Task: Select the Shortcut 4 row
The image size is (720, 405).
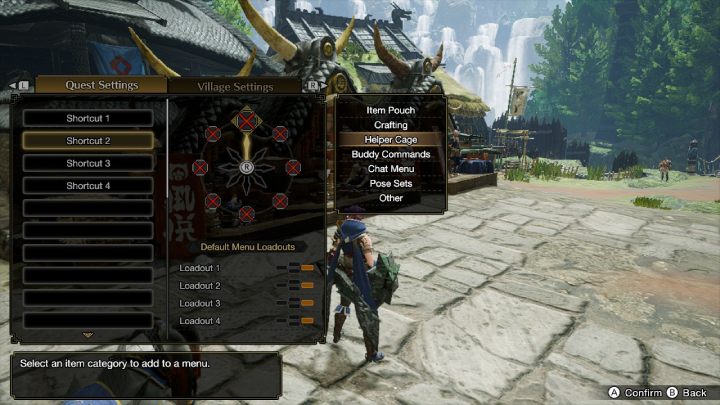Action: 88,186
